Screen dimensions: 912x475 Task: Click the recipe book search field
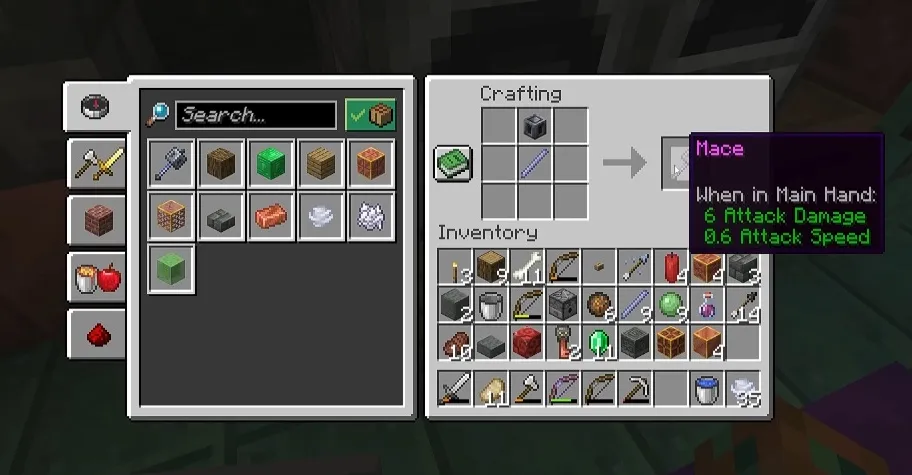click(x=255, y=115)
